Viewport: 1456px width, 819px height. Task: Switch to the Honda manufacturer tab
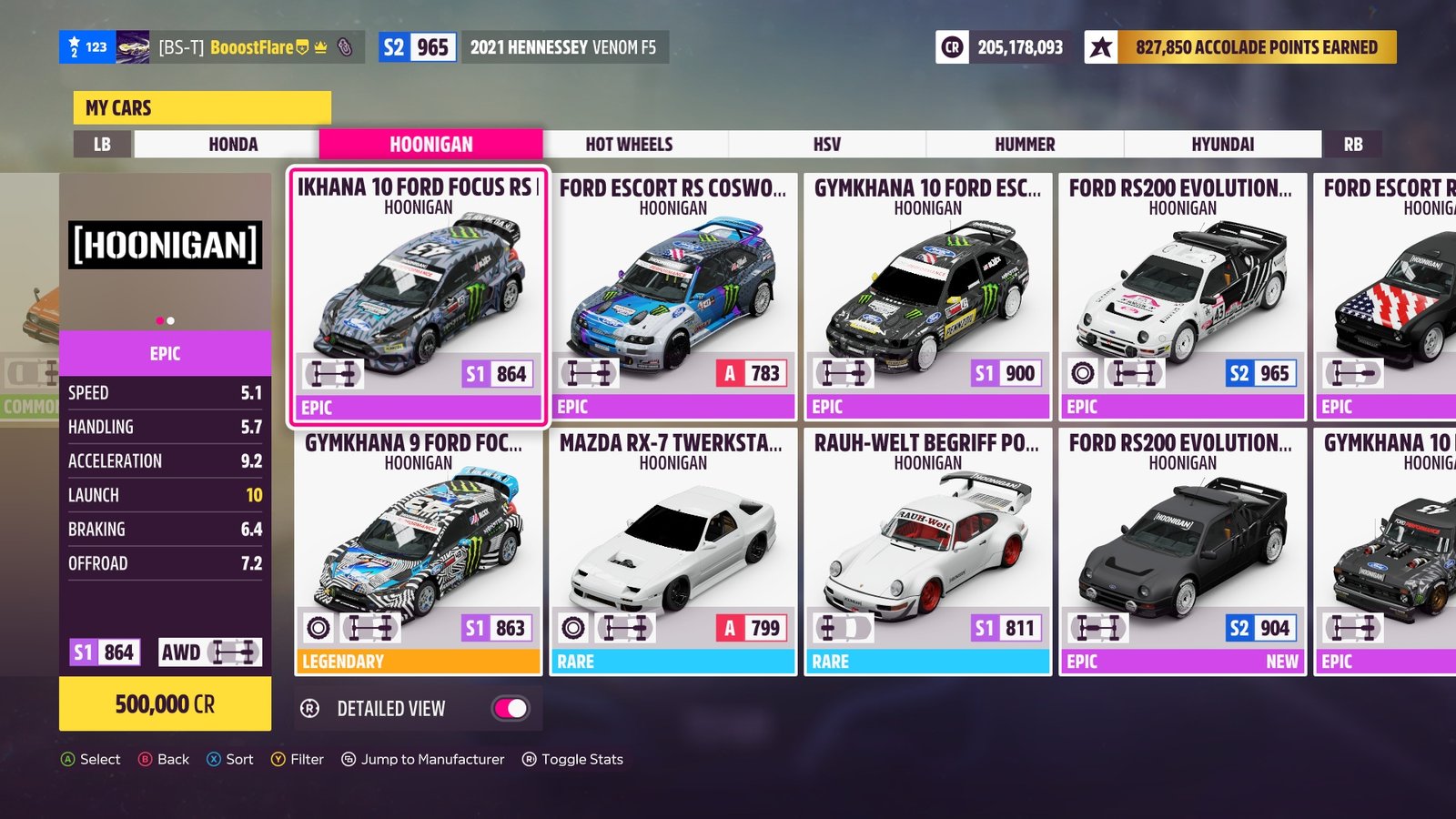(x=233, y=144)
